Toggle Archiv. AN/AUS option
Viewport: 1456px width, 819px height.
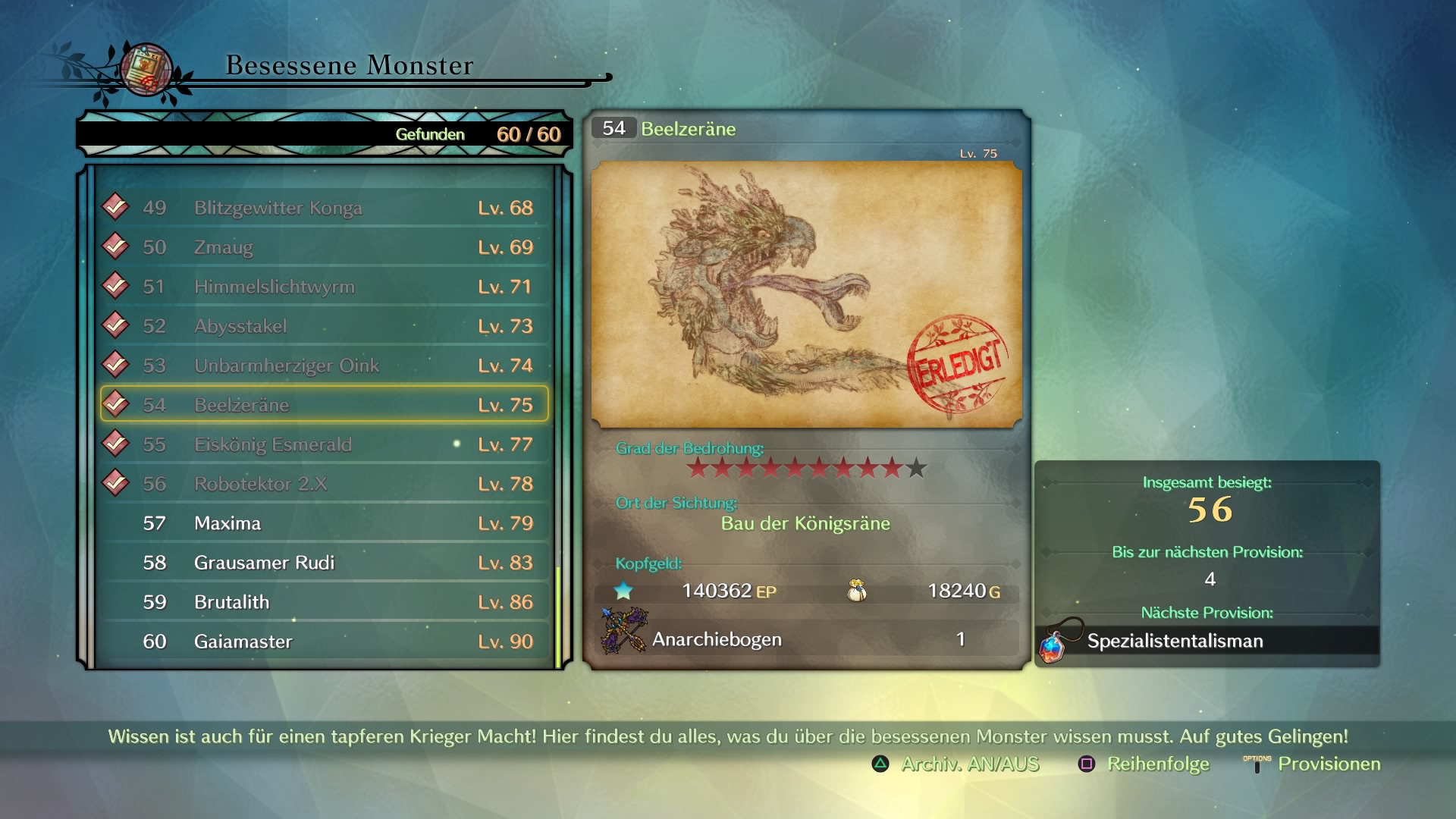tap(956, 764)
